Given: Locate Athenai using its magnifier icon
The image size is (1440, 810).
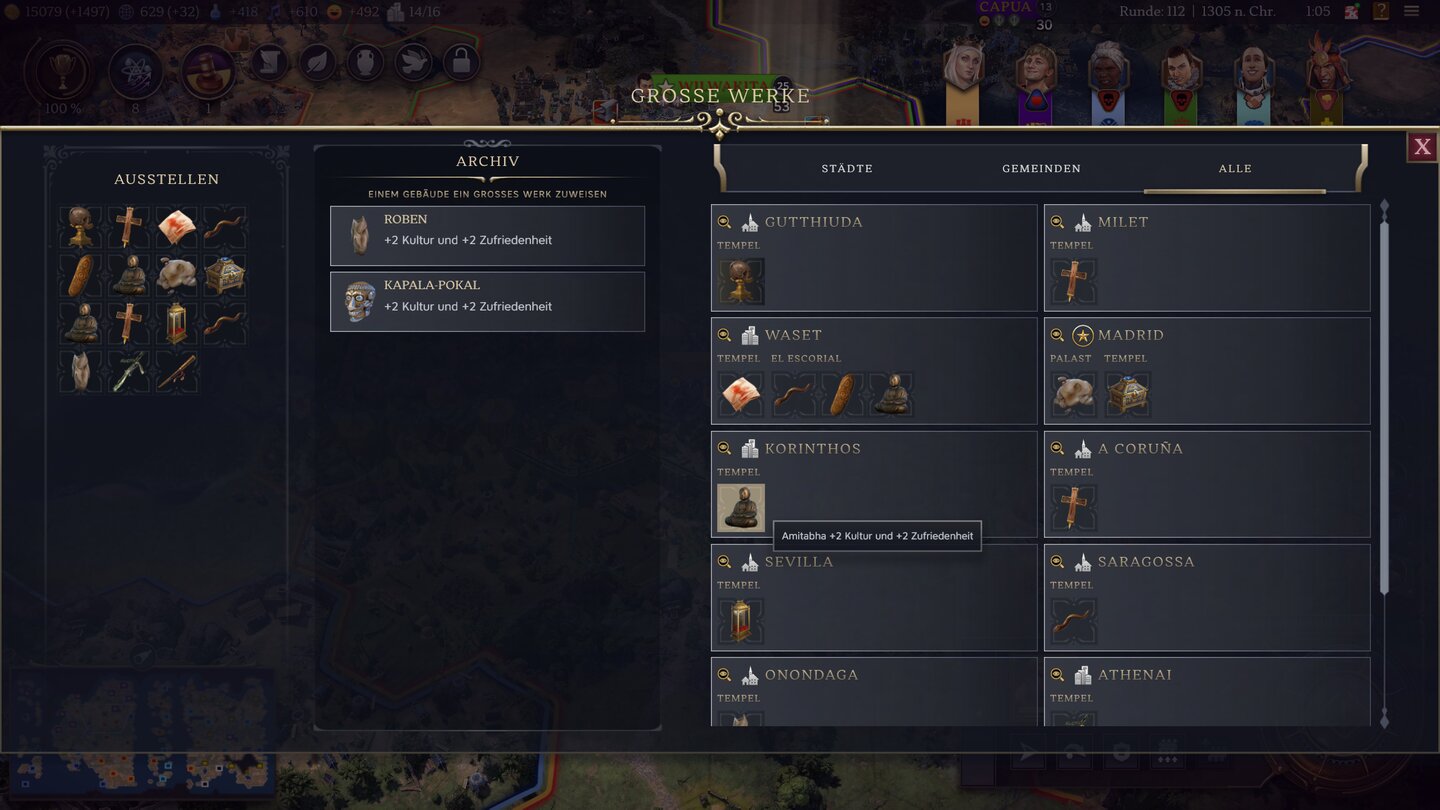Looking at the screenshot, I should (x=1057, y=675).
